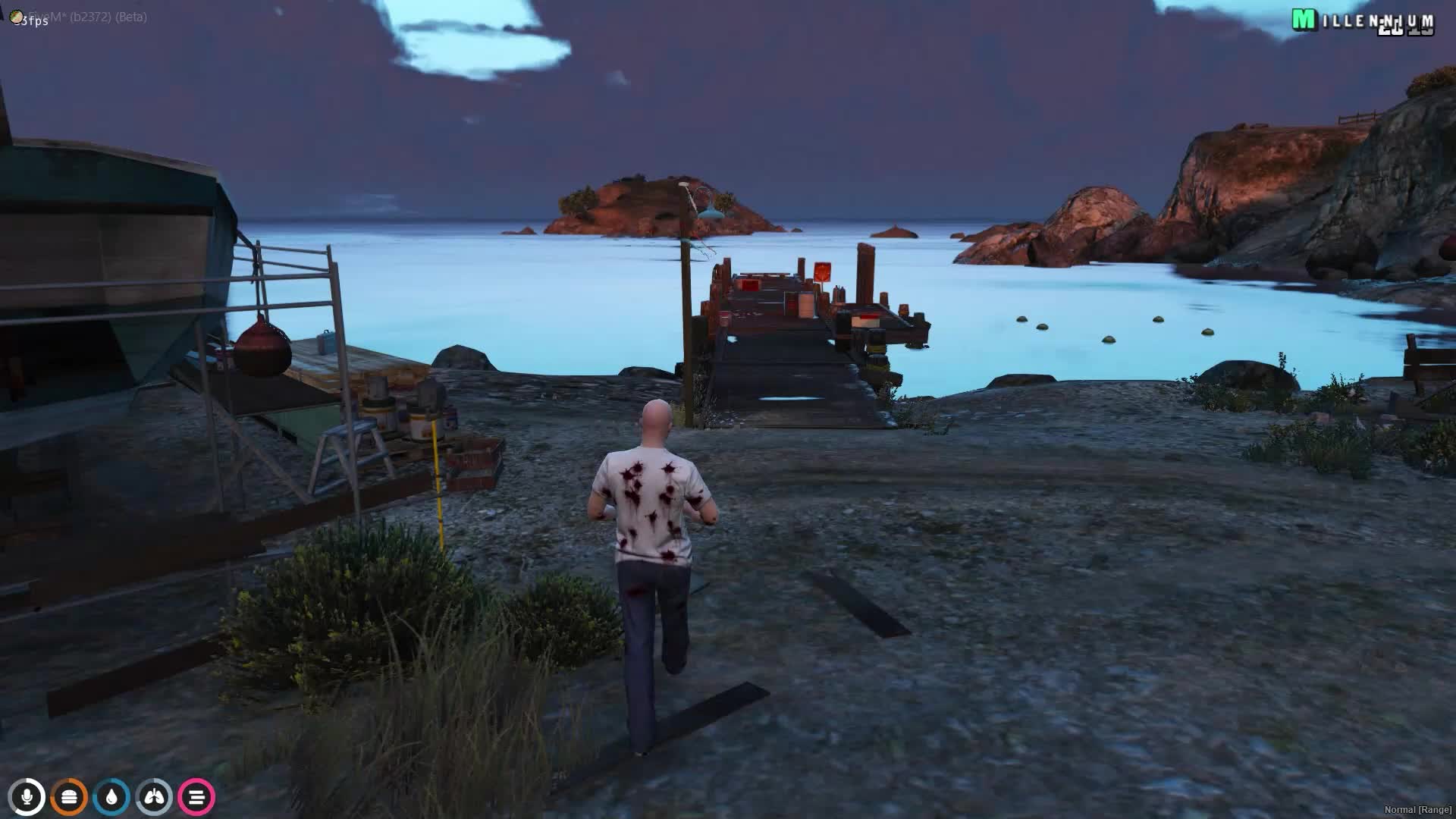The width and height of the screenshot is (1456, 819).
Task: Select the lungs oxygen icon
Action: click(154, 797)
